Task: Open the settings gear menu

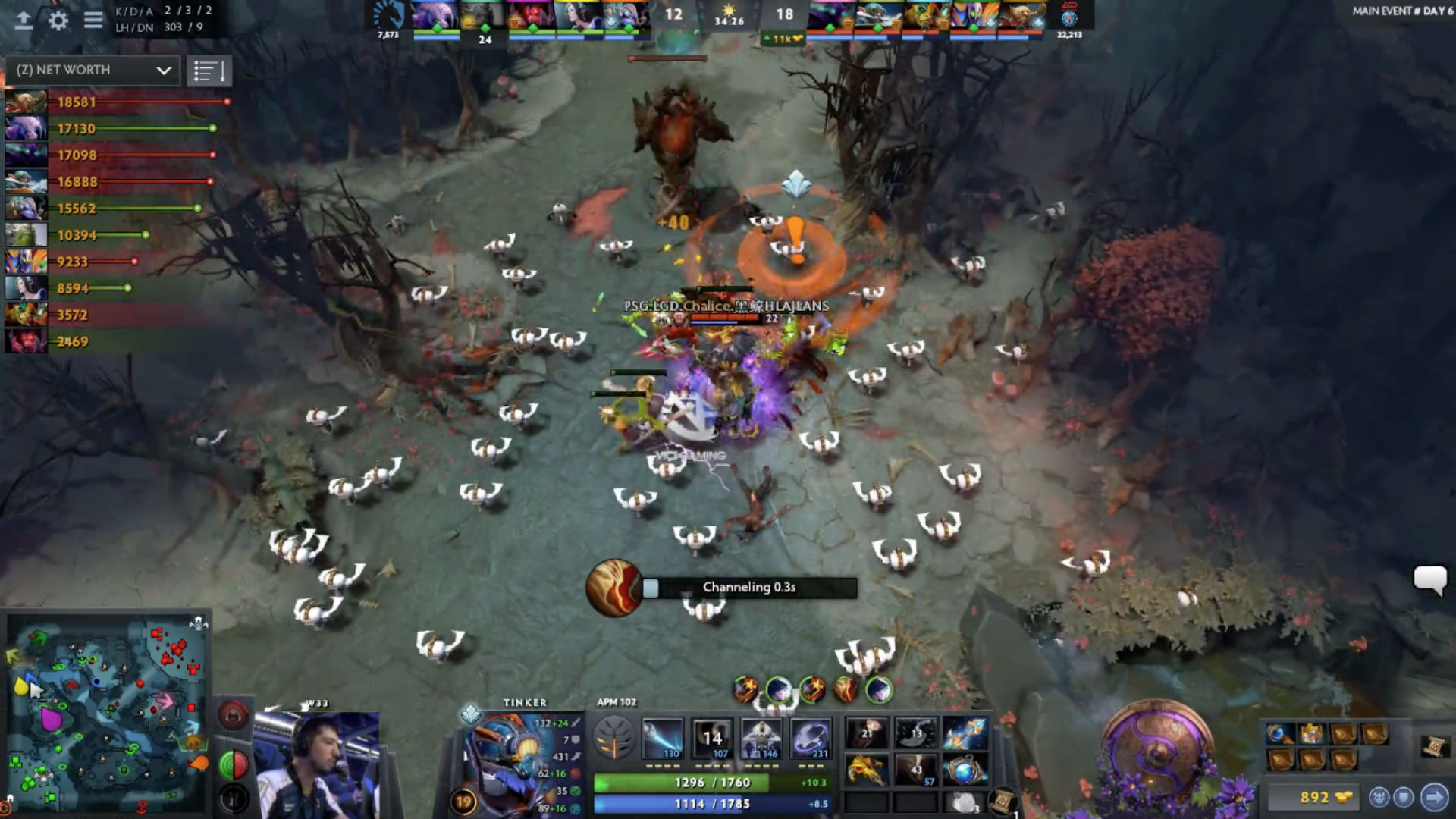Action: click(58, 20)
